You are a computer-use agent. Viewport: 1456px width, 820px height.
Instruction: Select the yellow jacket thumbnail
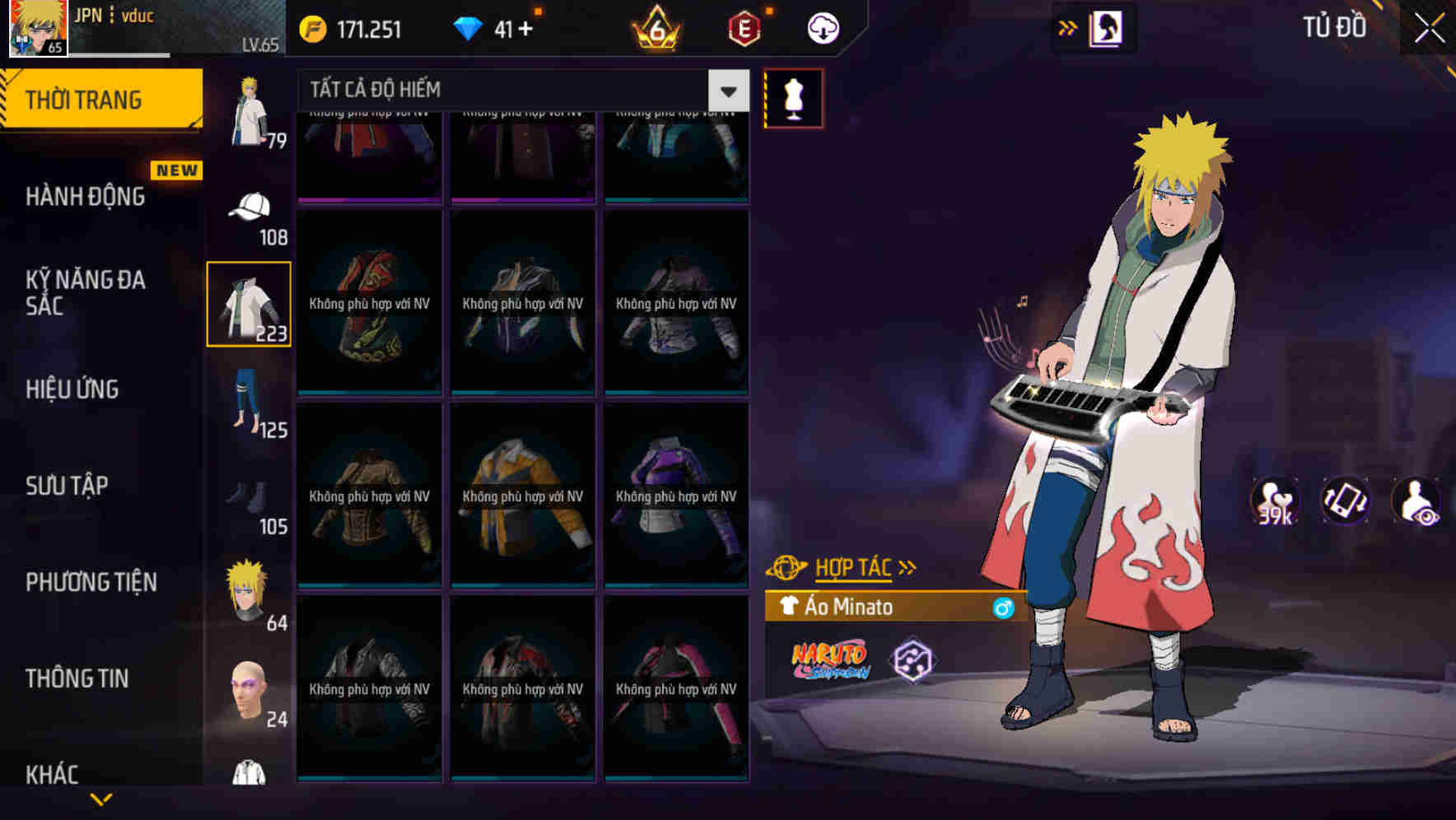click(x=521, y=494)
